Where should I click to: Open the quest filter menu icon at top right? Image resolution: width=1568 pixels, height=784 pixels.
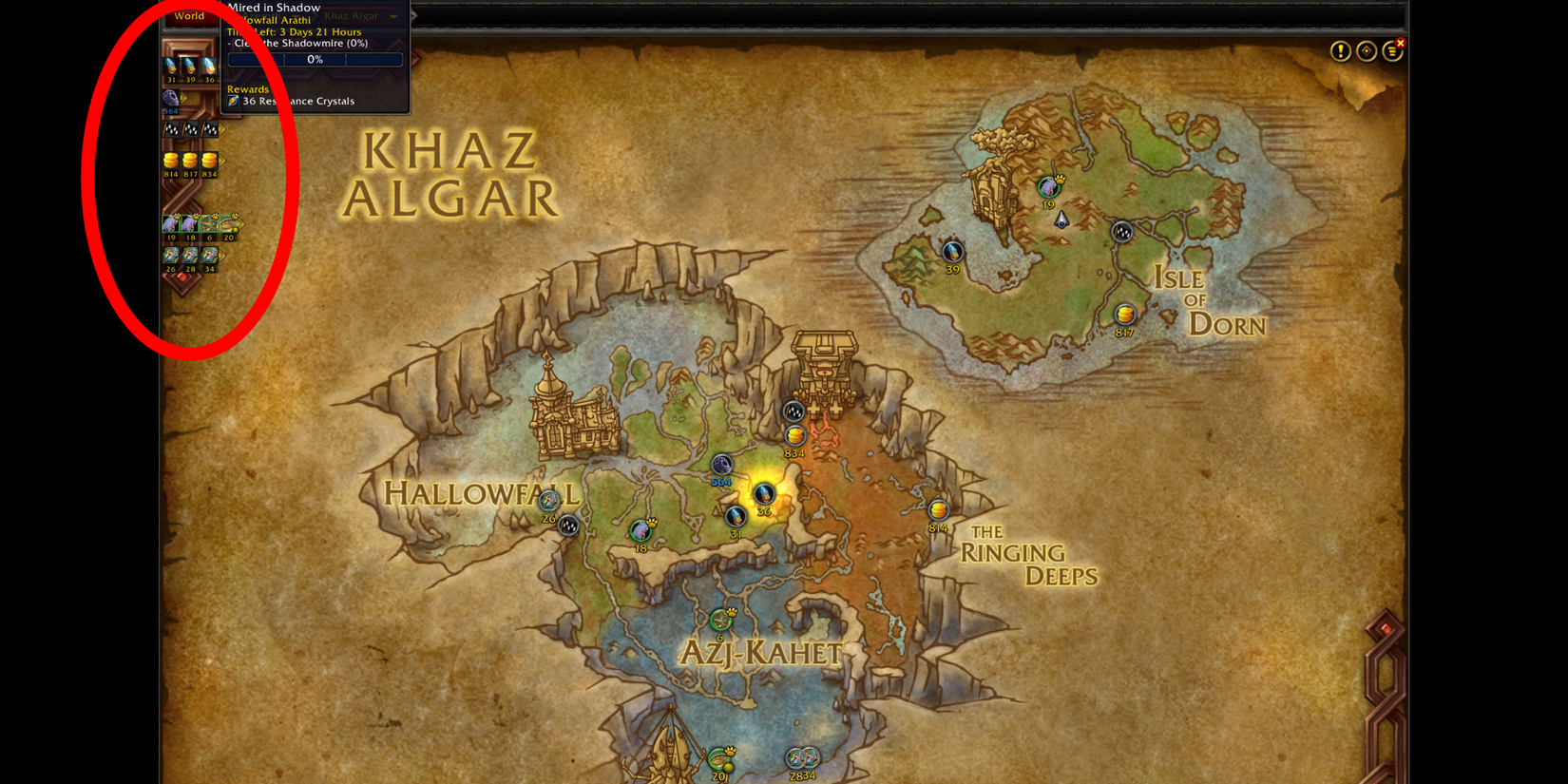(1390, 50)
